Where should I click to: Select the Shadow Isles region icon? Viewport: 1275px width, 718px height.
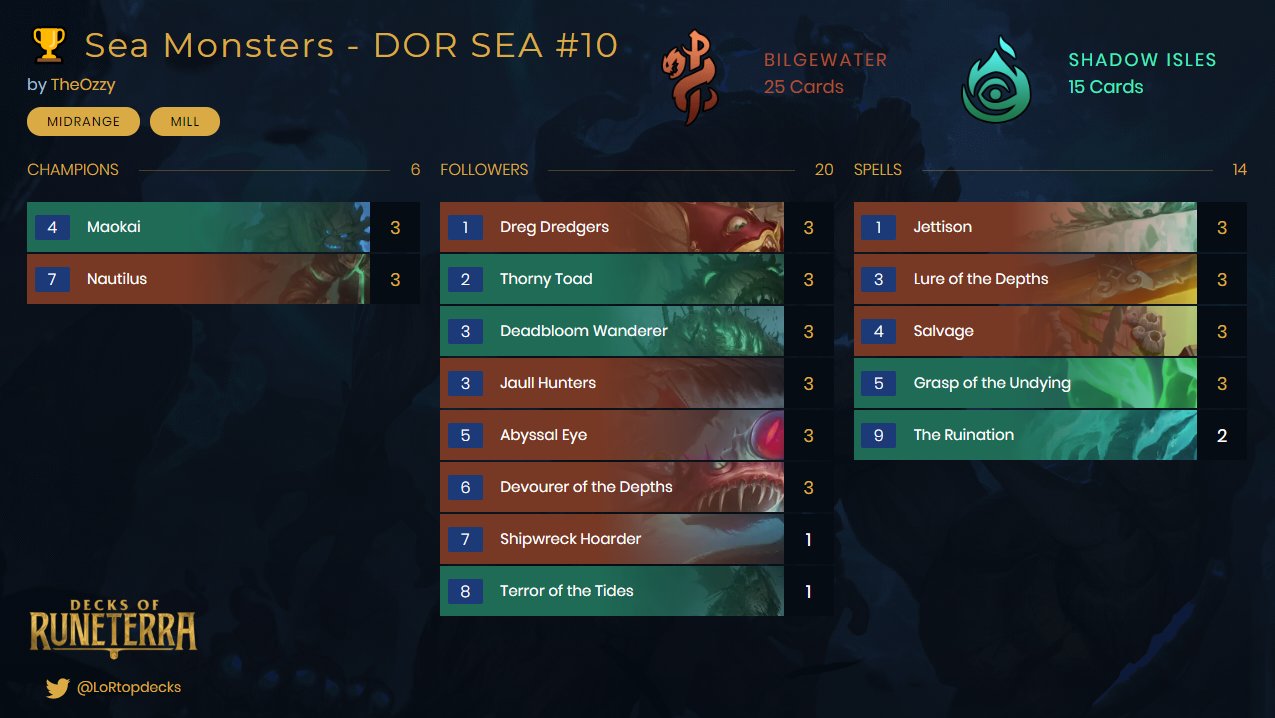[995, 80]
